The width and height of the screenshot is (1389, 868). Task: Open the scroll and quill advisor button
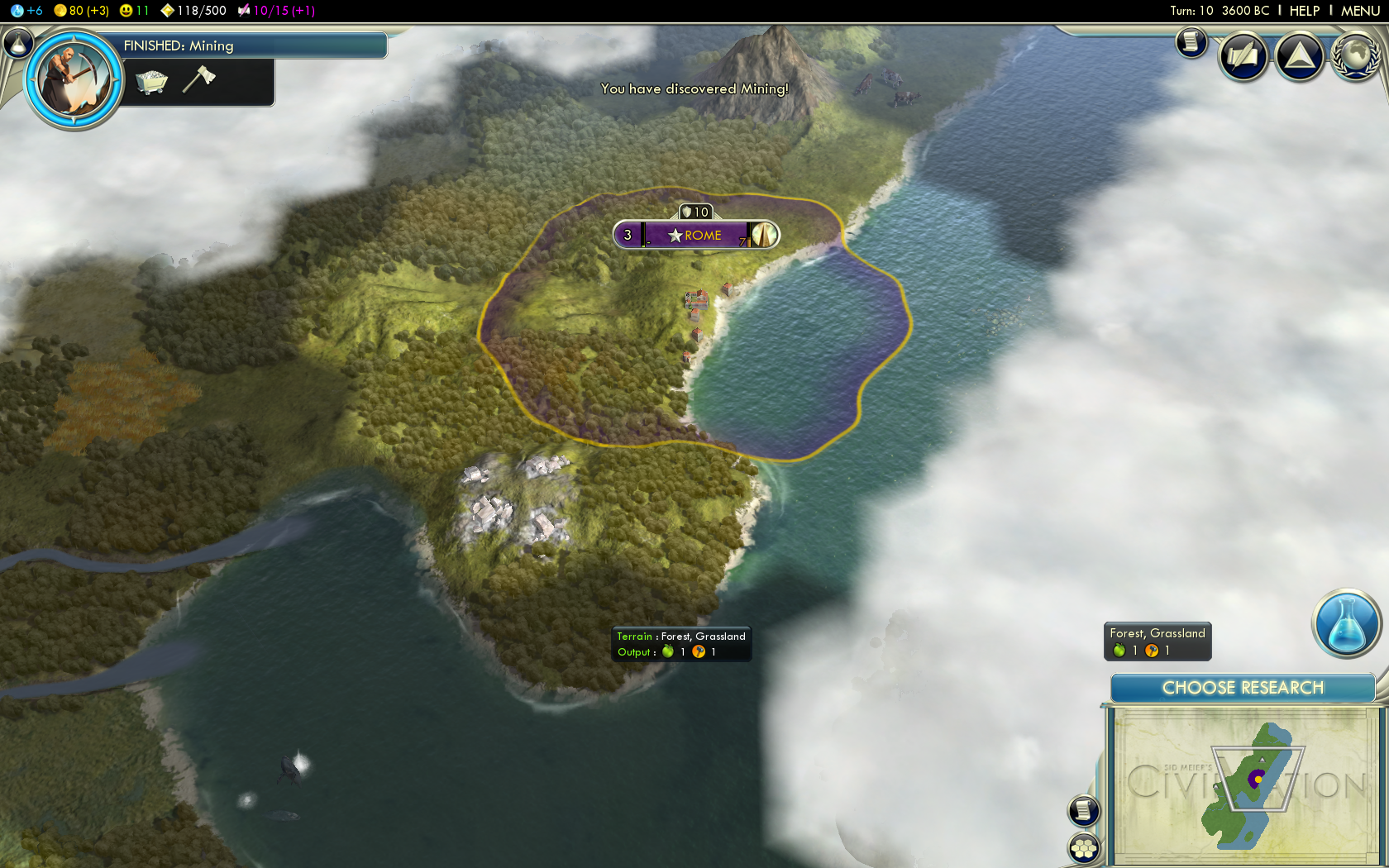pos(1243,56)
